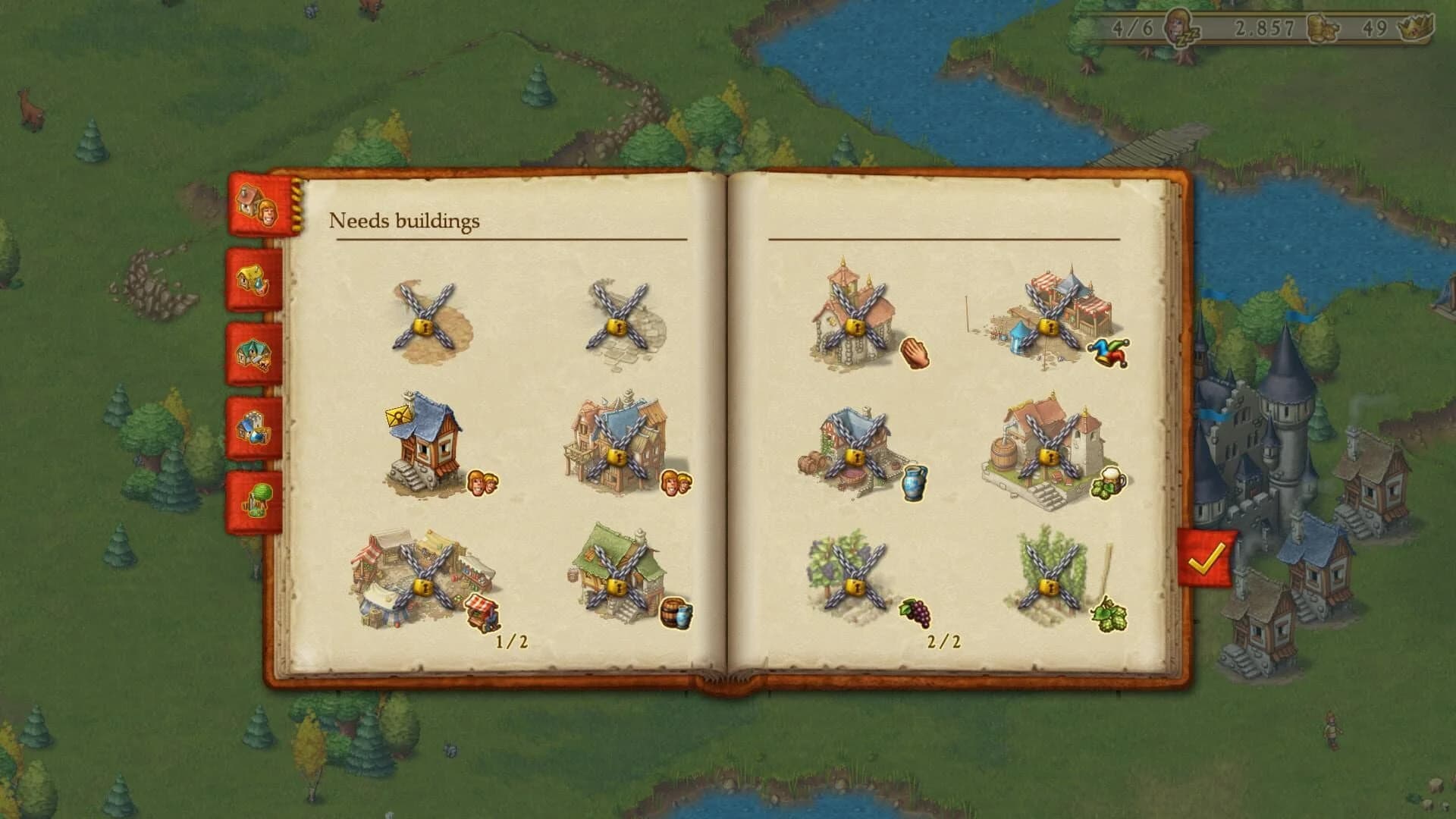Click the locked windmill building slot

pos(425,318)
